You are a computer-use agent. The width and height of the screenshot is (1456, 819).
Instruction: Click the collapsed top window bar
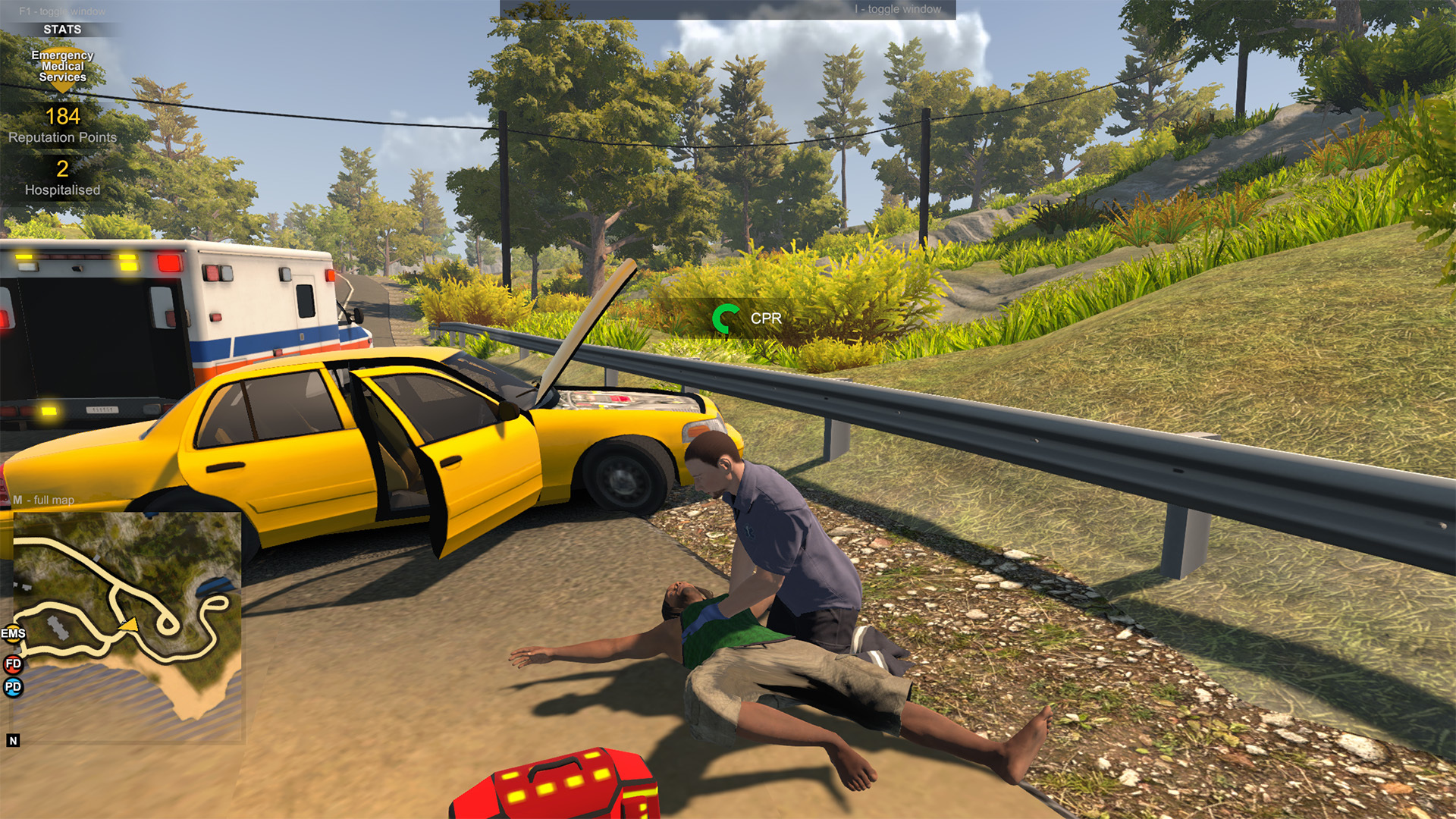(727, 9)
